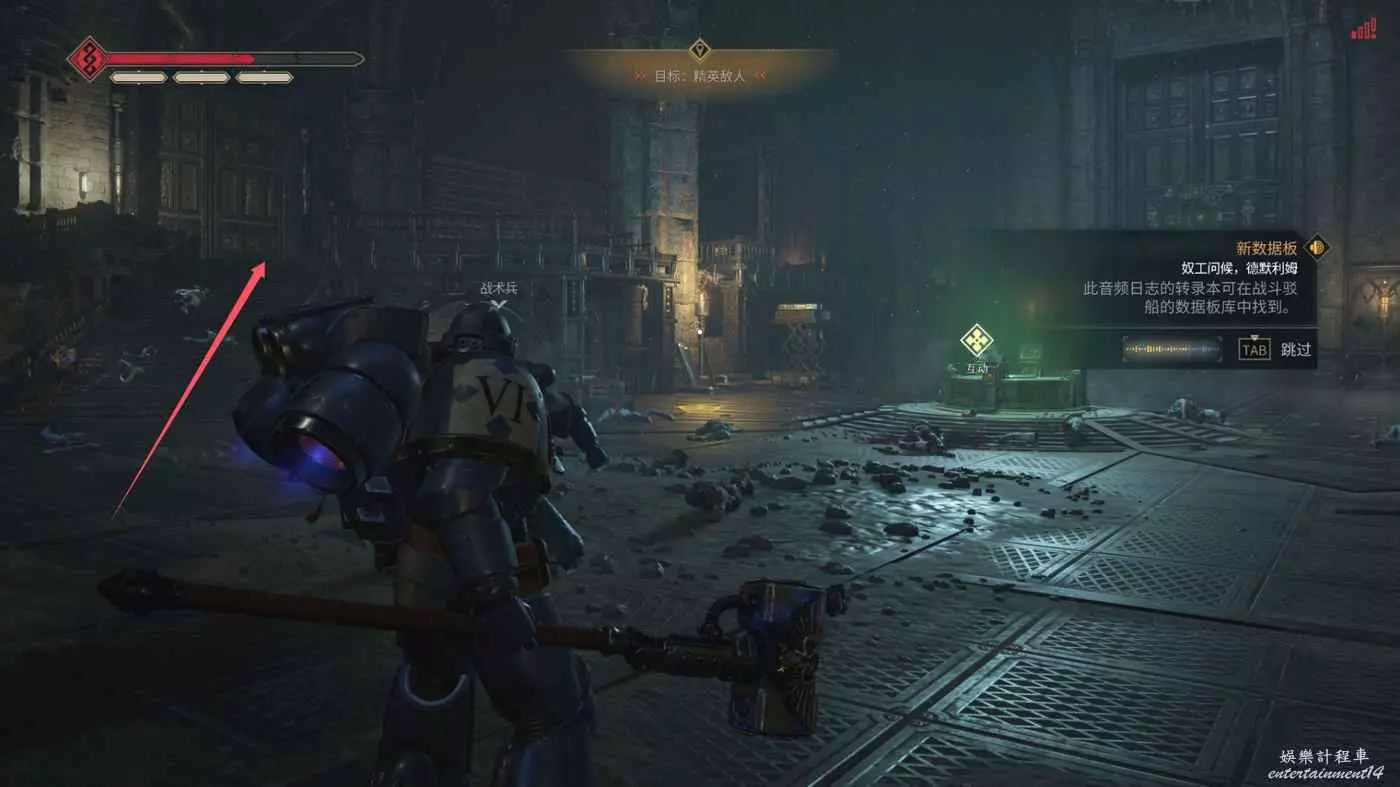Image resolution: width=1400 pixels, height=787 pixels.
Task: Click the red class emblem by the health bar
Action: [88, 59]
